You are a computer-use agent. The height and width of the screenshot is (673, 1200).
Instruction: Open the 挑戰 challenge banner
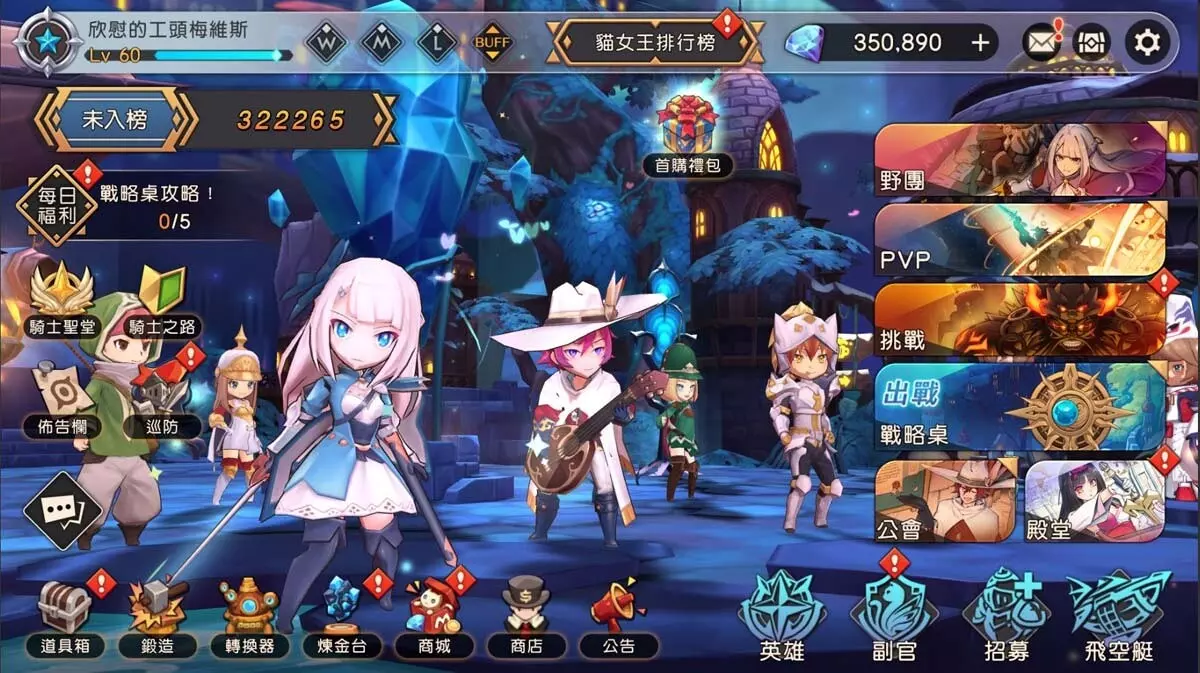tap(1020, 320)
